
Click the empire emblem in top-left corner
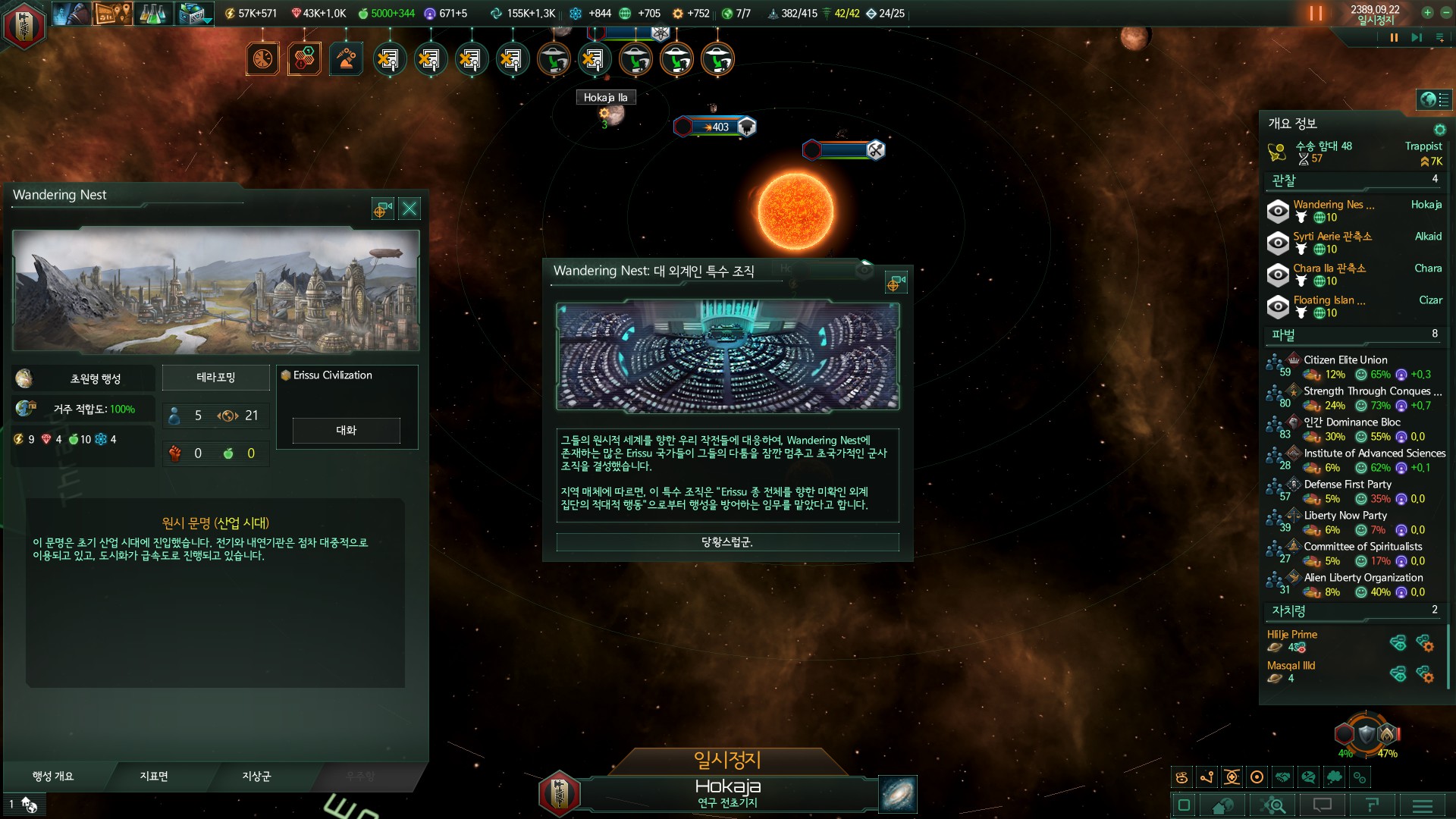tap(24, 24)
